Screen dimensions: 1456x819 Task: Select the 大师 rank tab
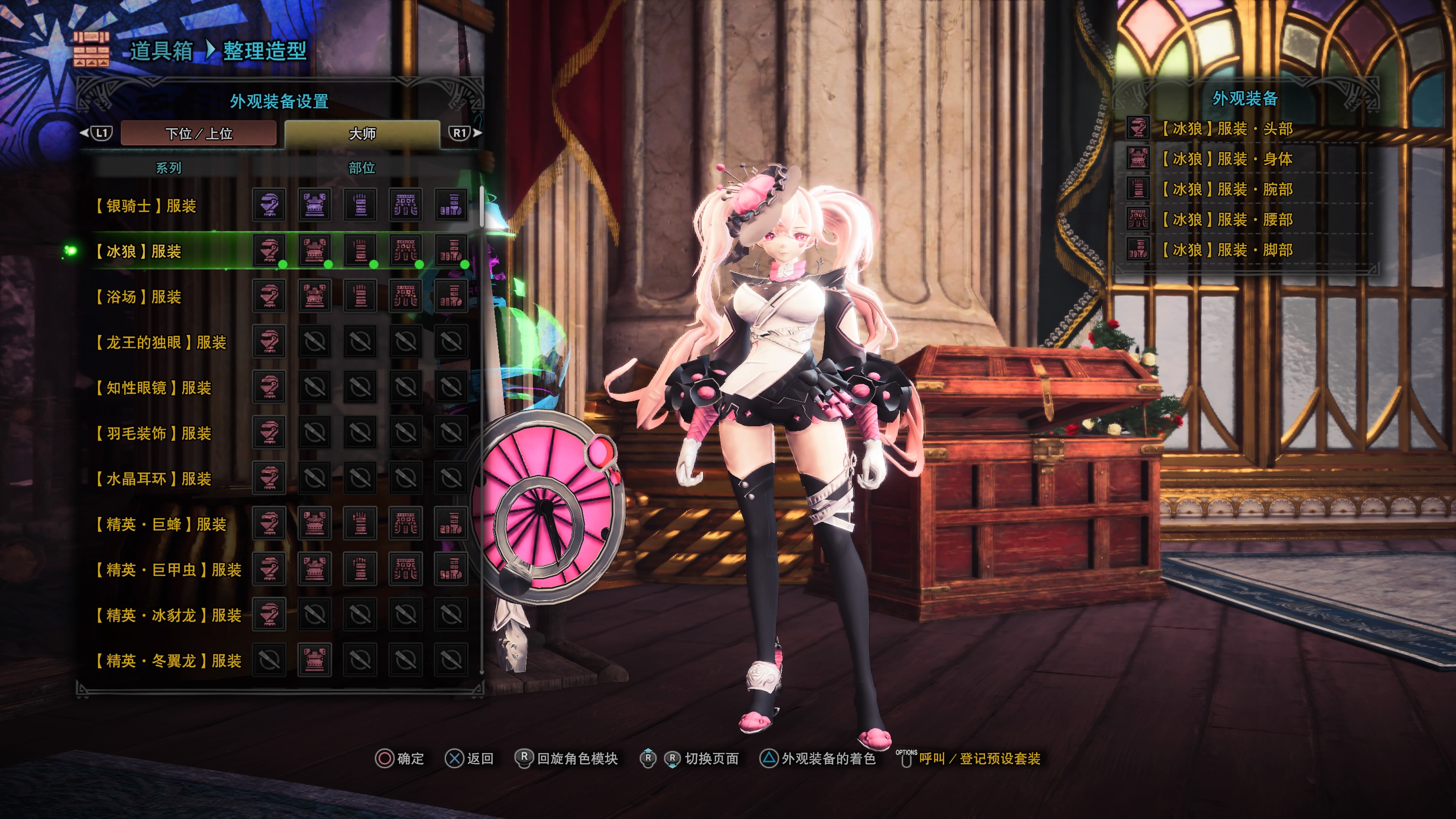[x=362, y=133]
